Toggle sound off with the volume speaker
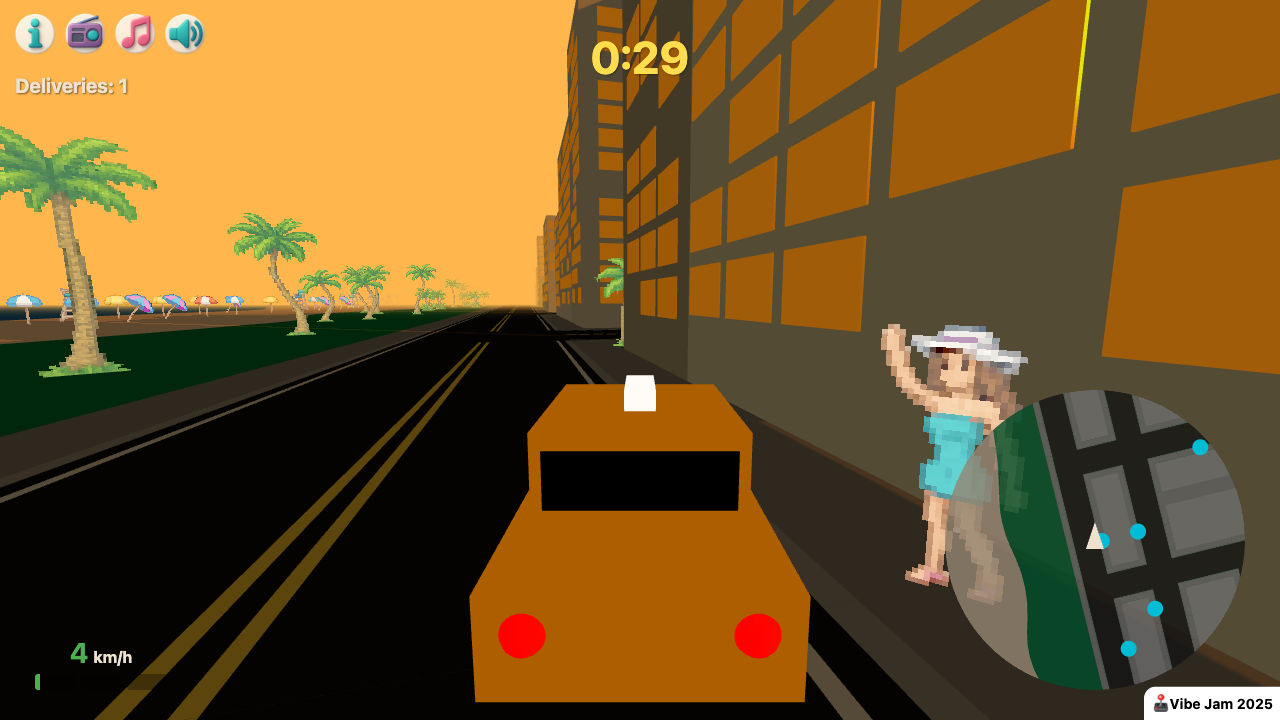Image resolution: width=1280 pixels, height=720 pixels. (x=185, y=33)
